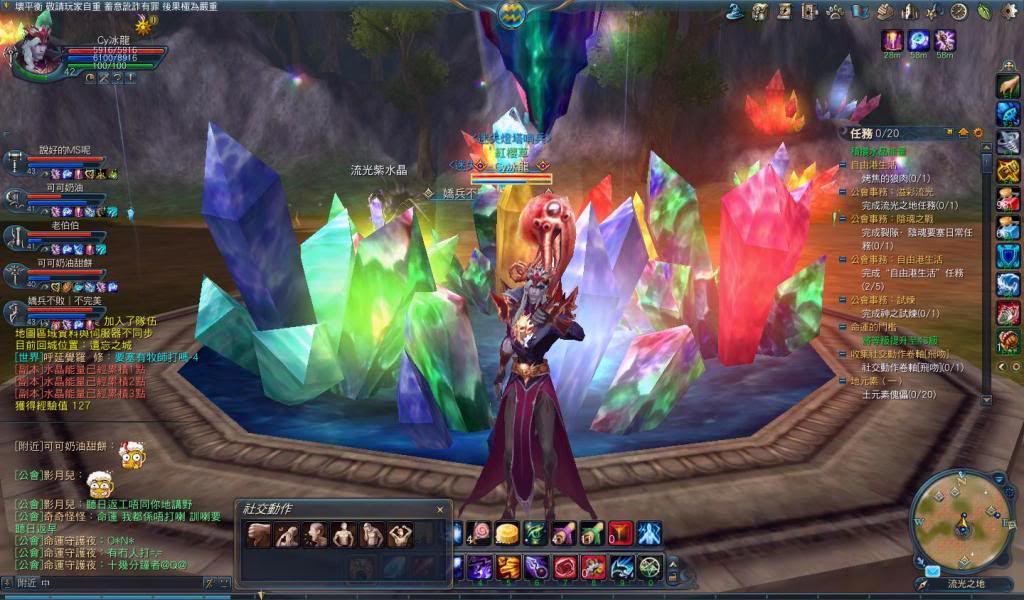Viewport: 1024px width, 600px height.
Task: Activate the green pentagram skill
Action: click(651, 567)
